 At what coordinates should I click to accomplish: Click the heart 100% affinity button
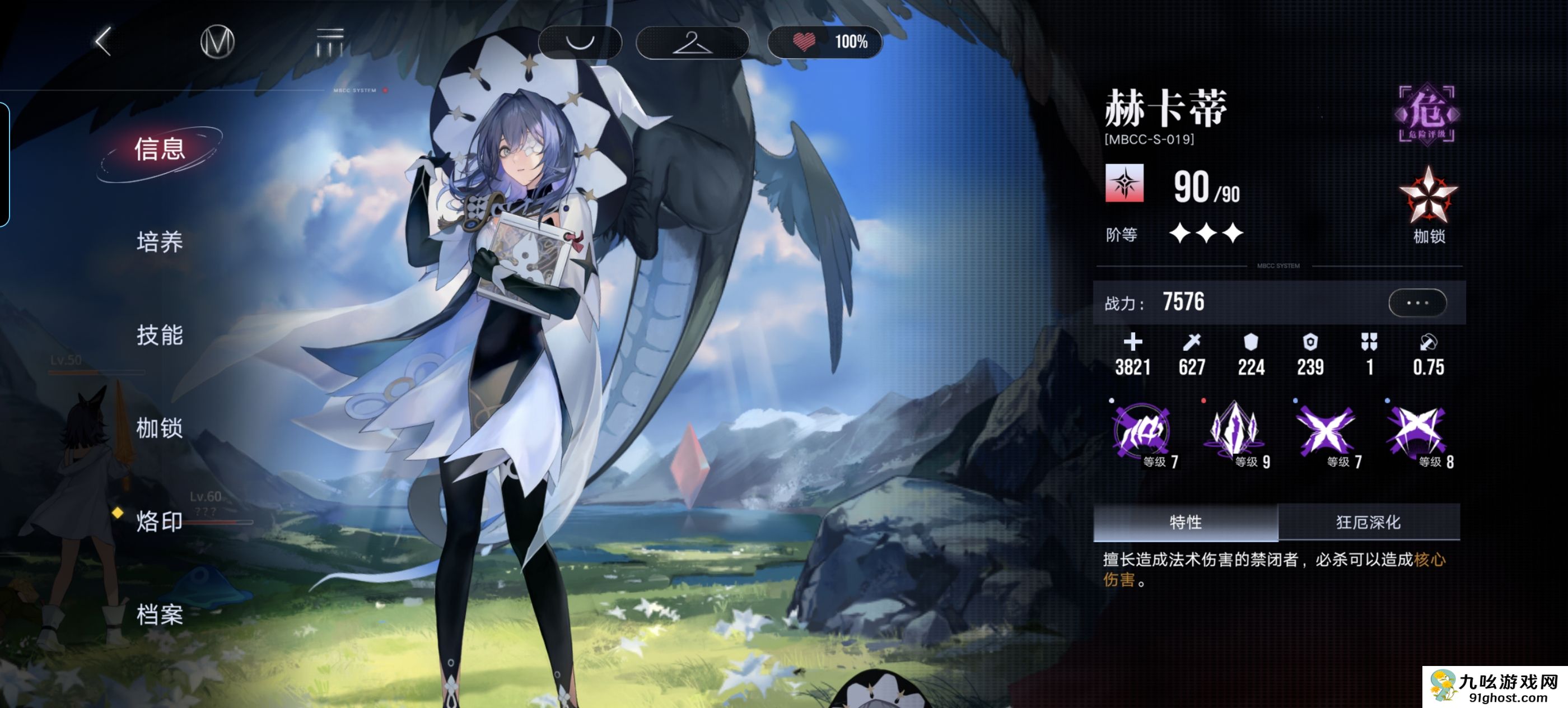[825, 42]
